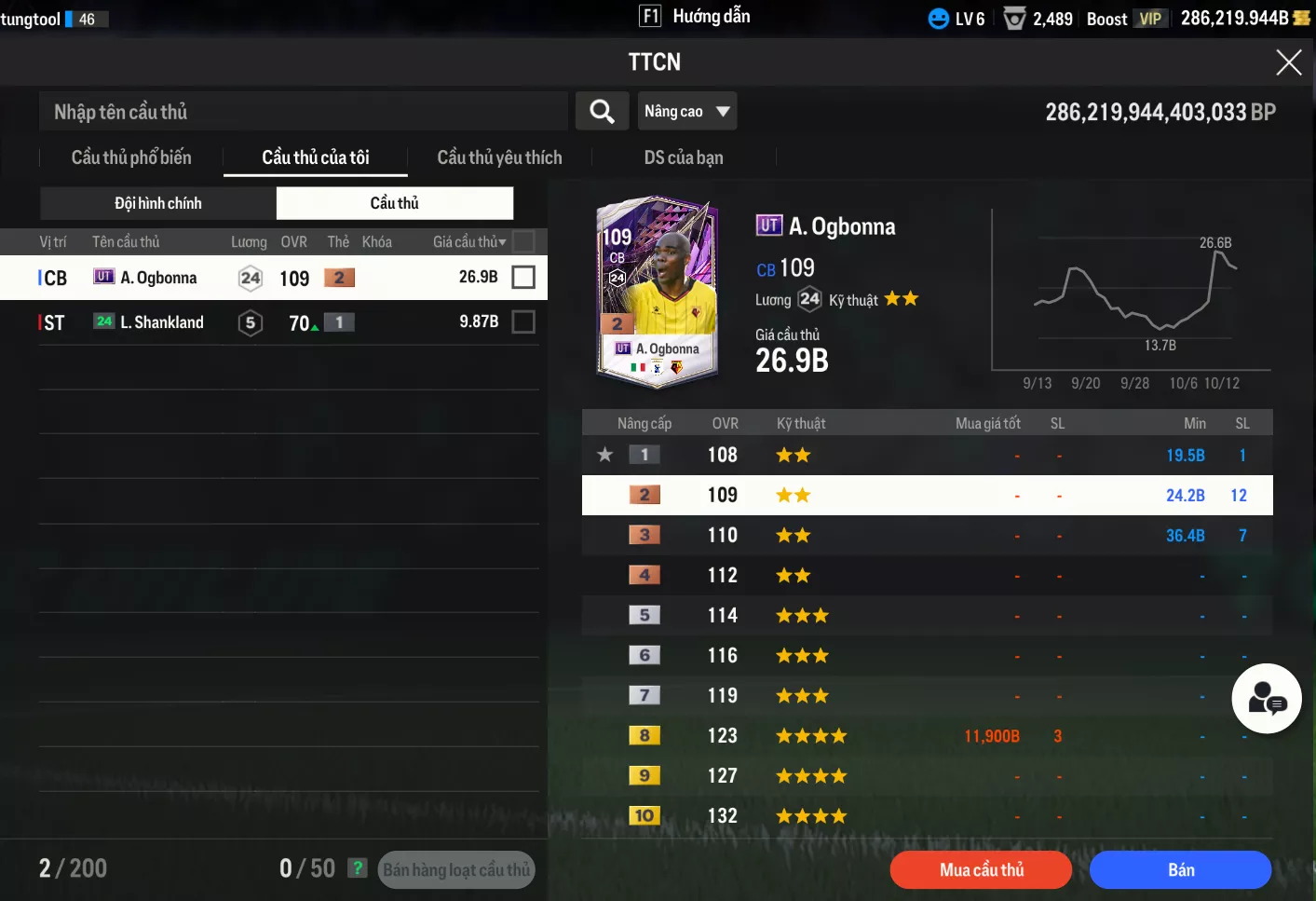This screenshot has height=901, width=1316.
Task: Open the Hướng dẫn guide
Action: pyautogui.click(x=695, y=17)
